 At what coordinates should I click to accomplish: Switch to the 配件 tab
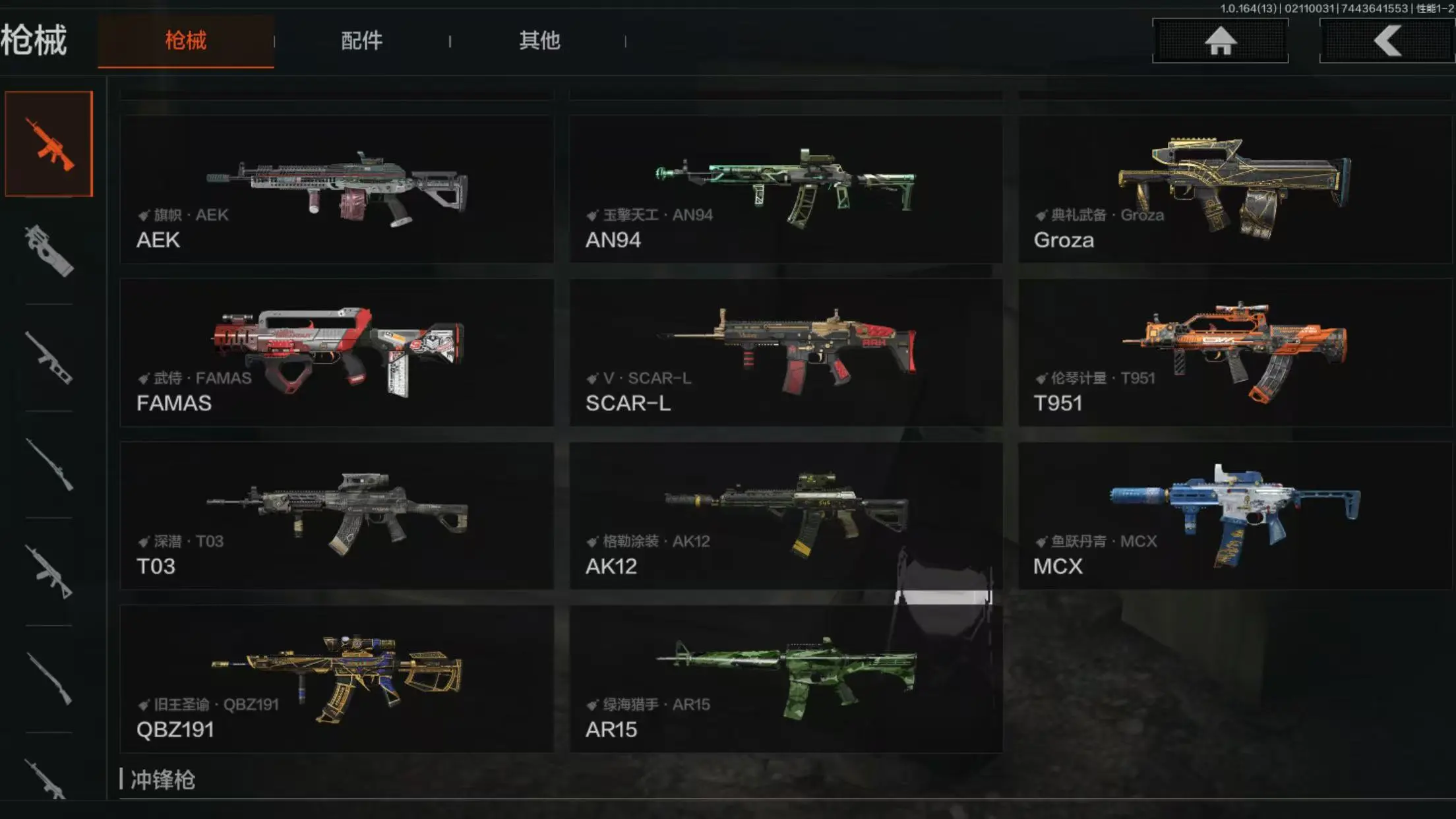pos(361,41)
